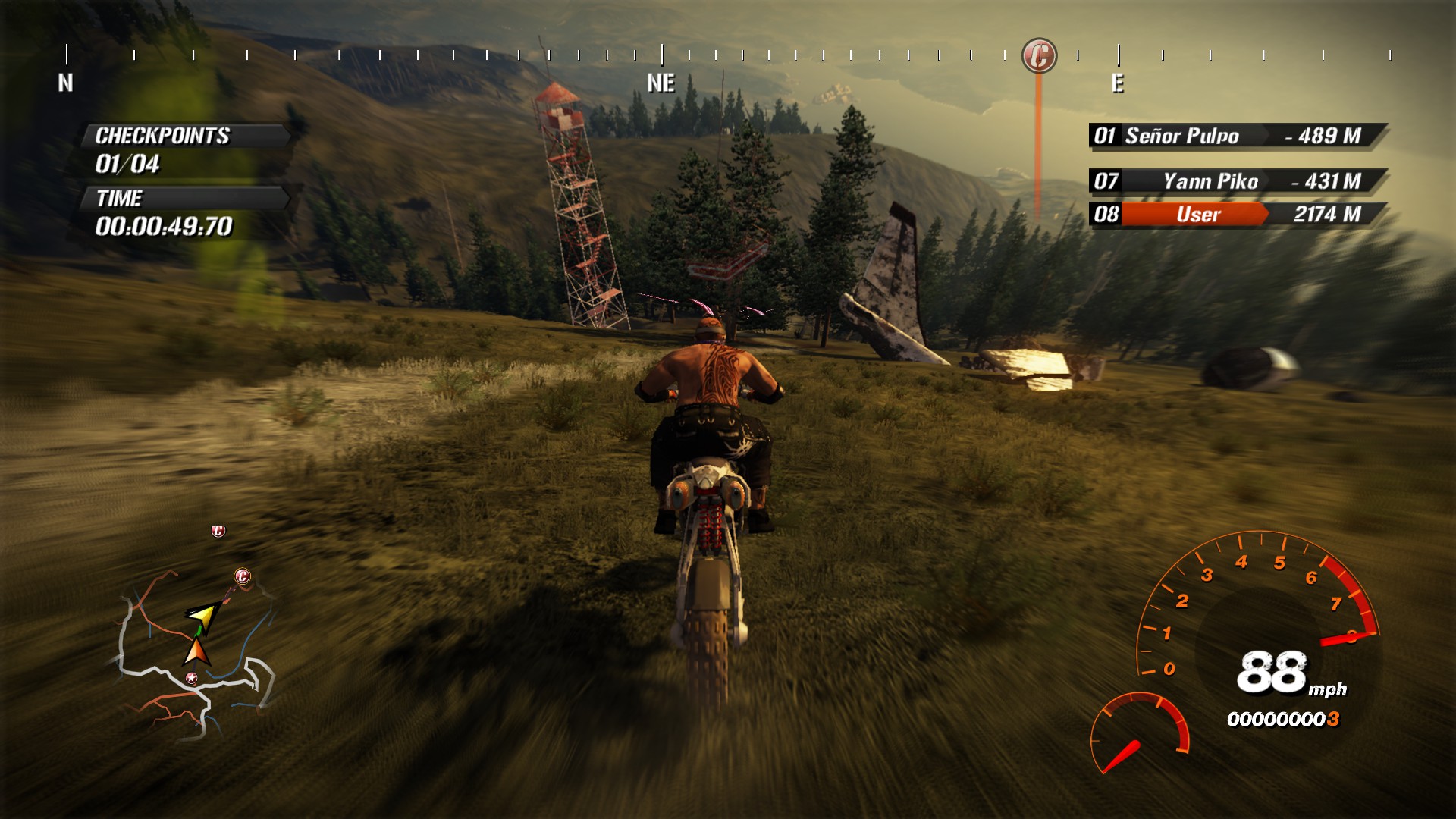1456x819 pixels.
Task: Click the orange player arrow on minimap
Action: pyautogui.click(x=196, y=651)
